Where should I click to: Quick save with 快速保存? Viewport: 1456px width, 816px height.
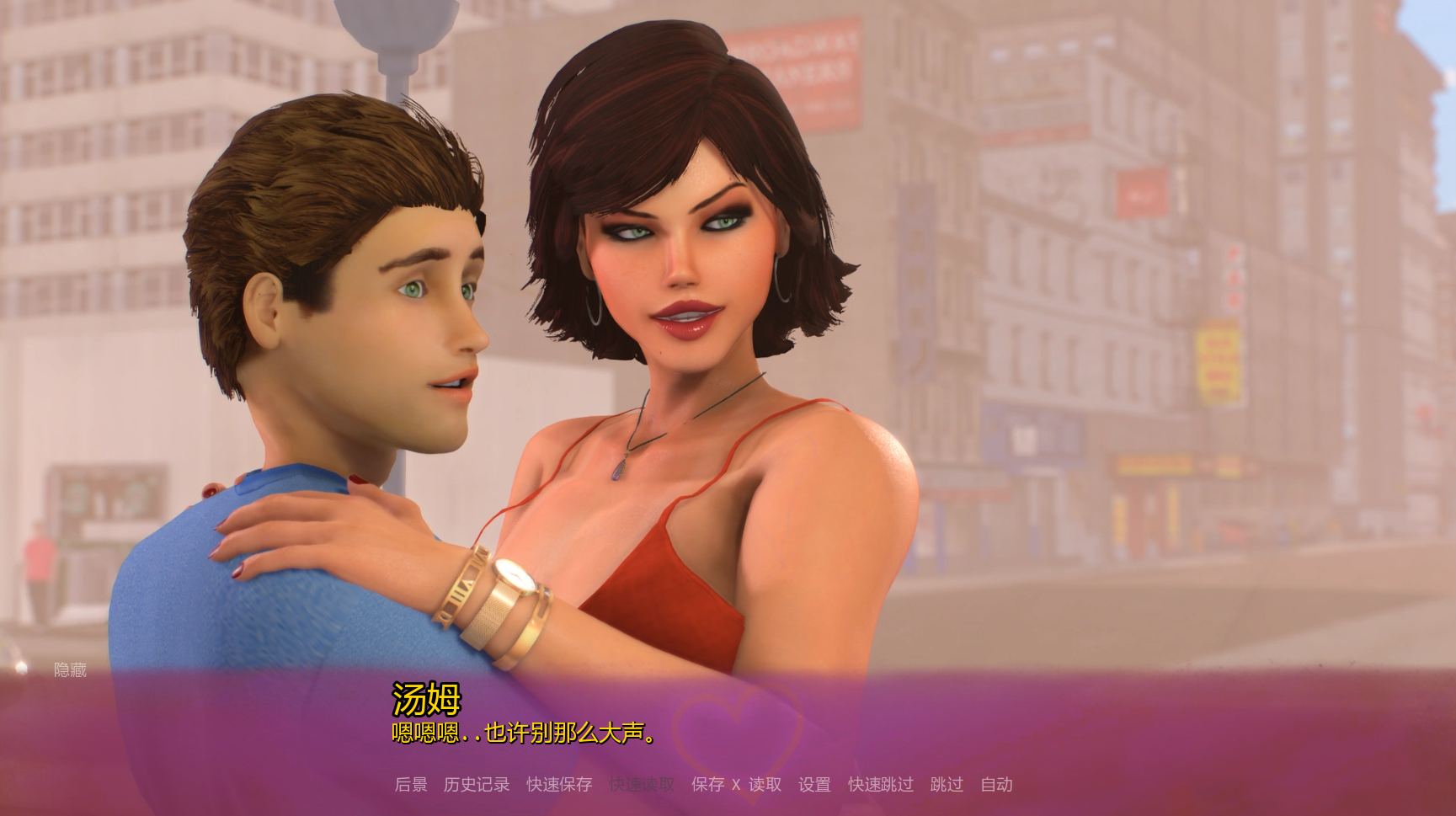tap(559, 785)
